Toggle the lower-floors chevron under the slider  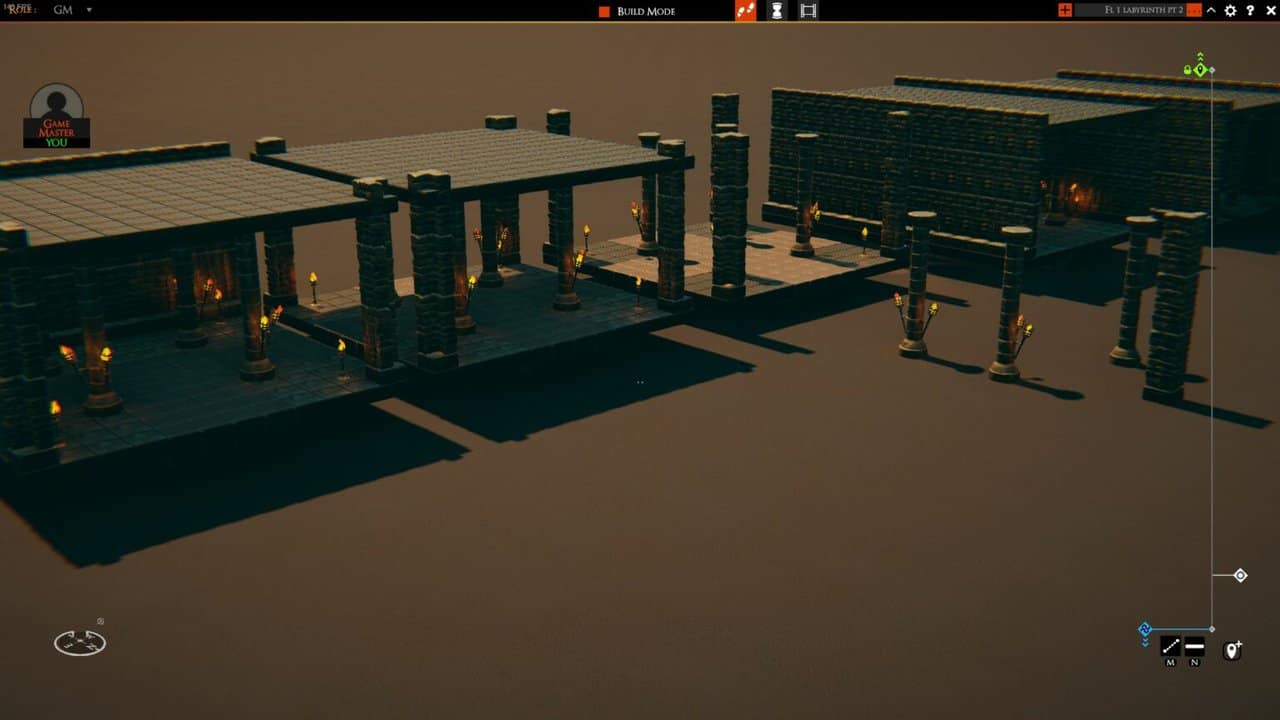[1145, 642]
